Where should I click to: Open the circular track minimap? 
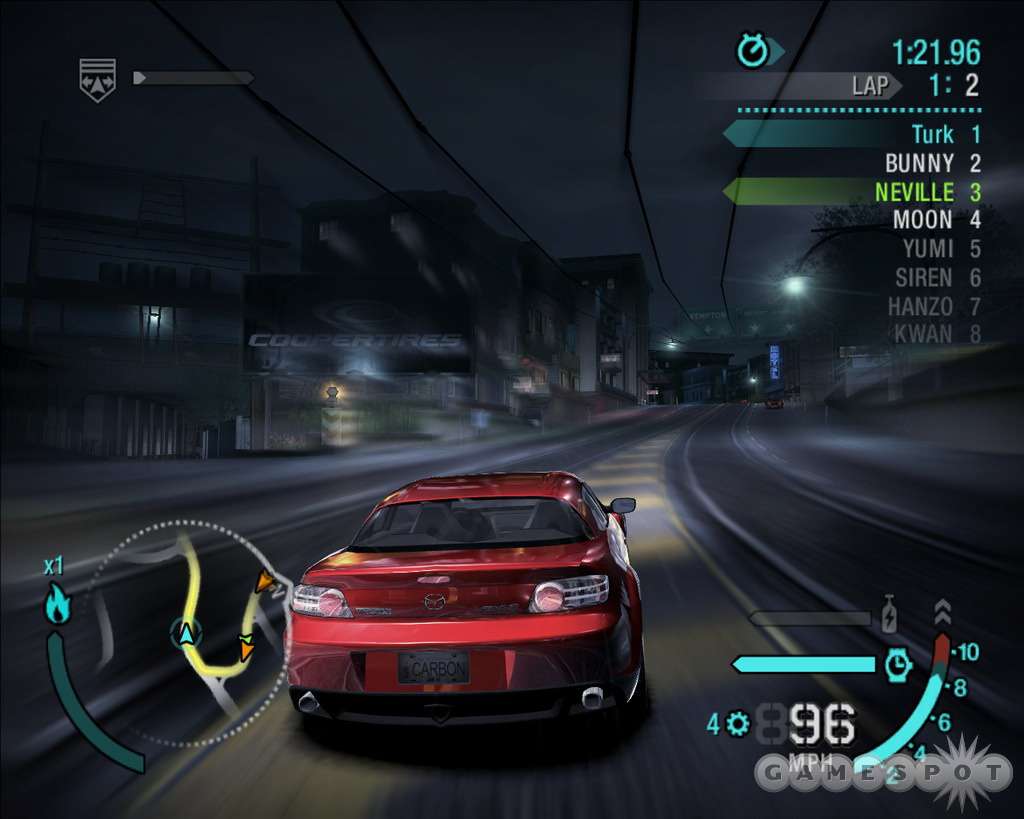(x=190, y=633)
